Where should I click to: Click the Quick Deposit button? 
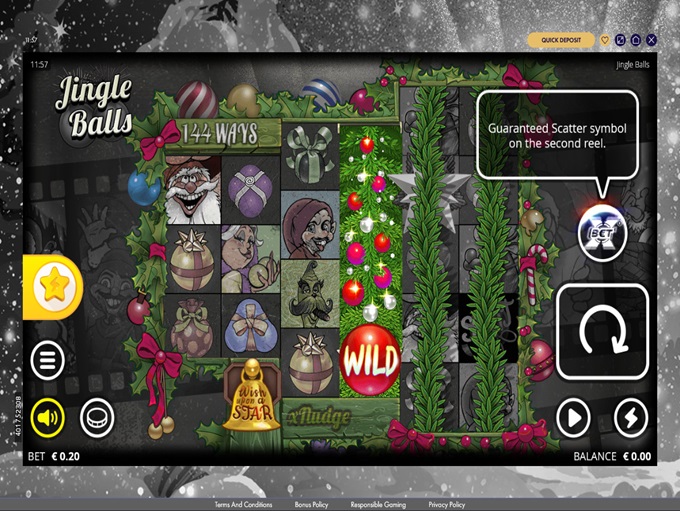point(561,40)
